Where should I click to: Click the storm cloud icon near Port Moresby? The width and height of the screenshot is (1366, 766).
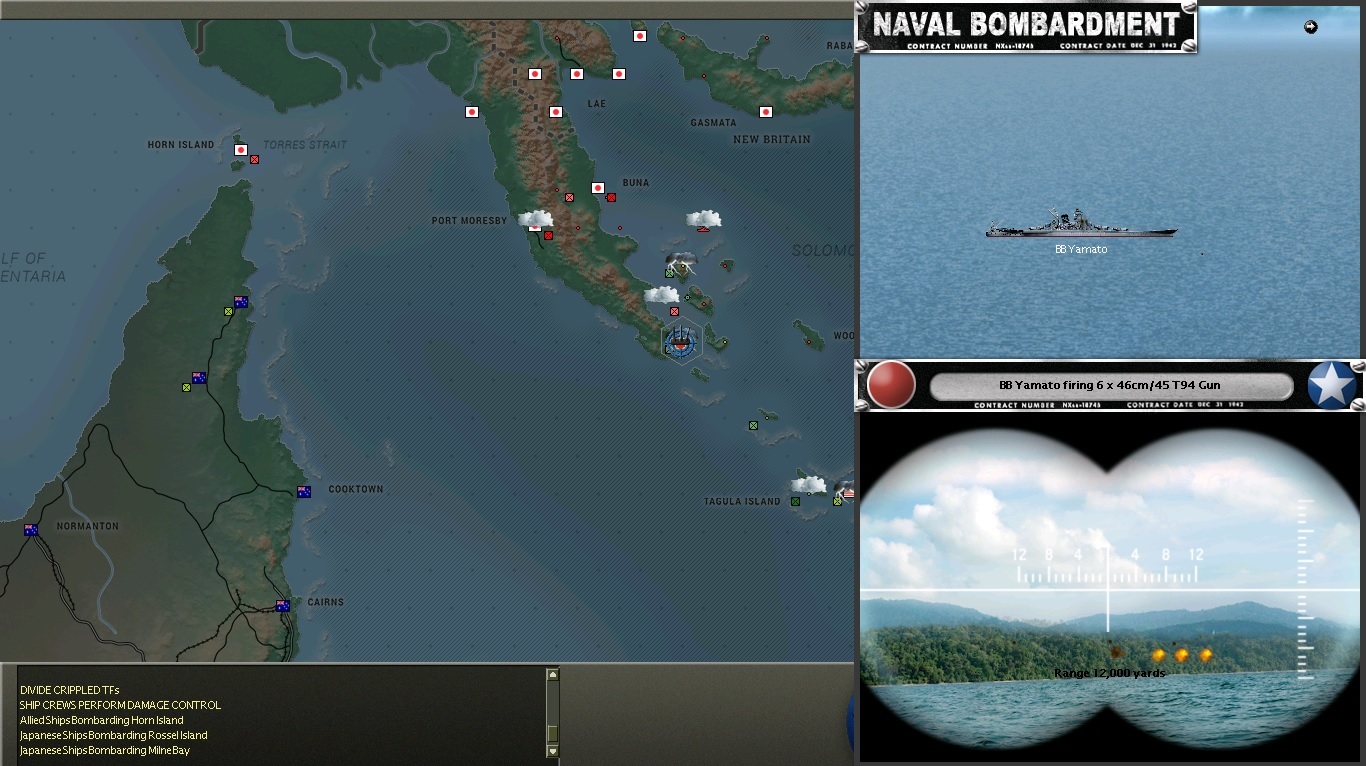click(537, 216)
